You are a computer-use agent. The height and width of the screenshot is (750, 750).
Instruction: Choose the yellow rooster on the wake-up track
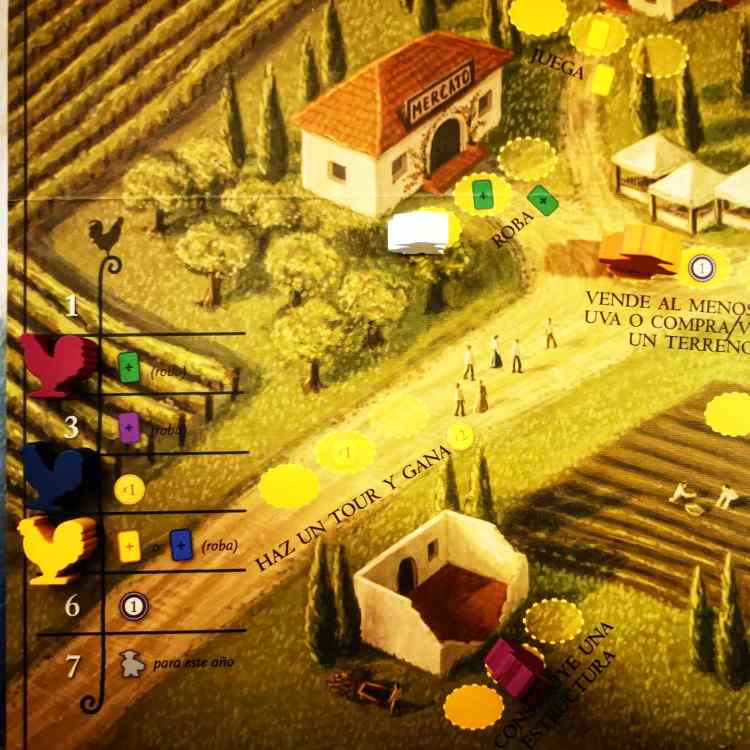pyautogui.click(x=60, y=548)
